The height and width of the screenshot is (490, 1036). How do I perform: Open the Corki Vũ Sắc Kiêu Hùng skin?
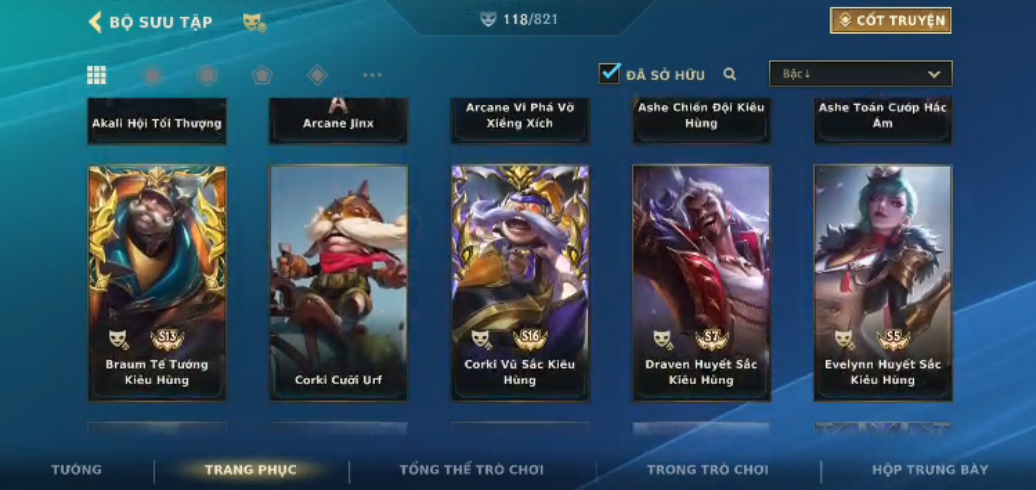[520, 283]
